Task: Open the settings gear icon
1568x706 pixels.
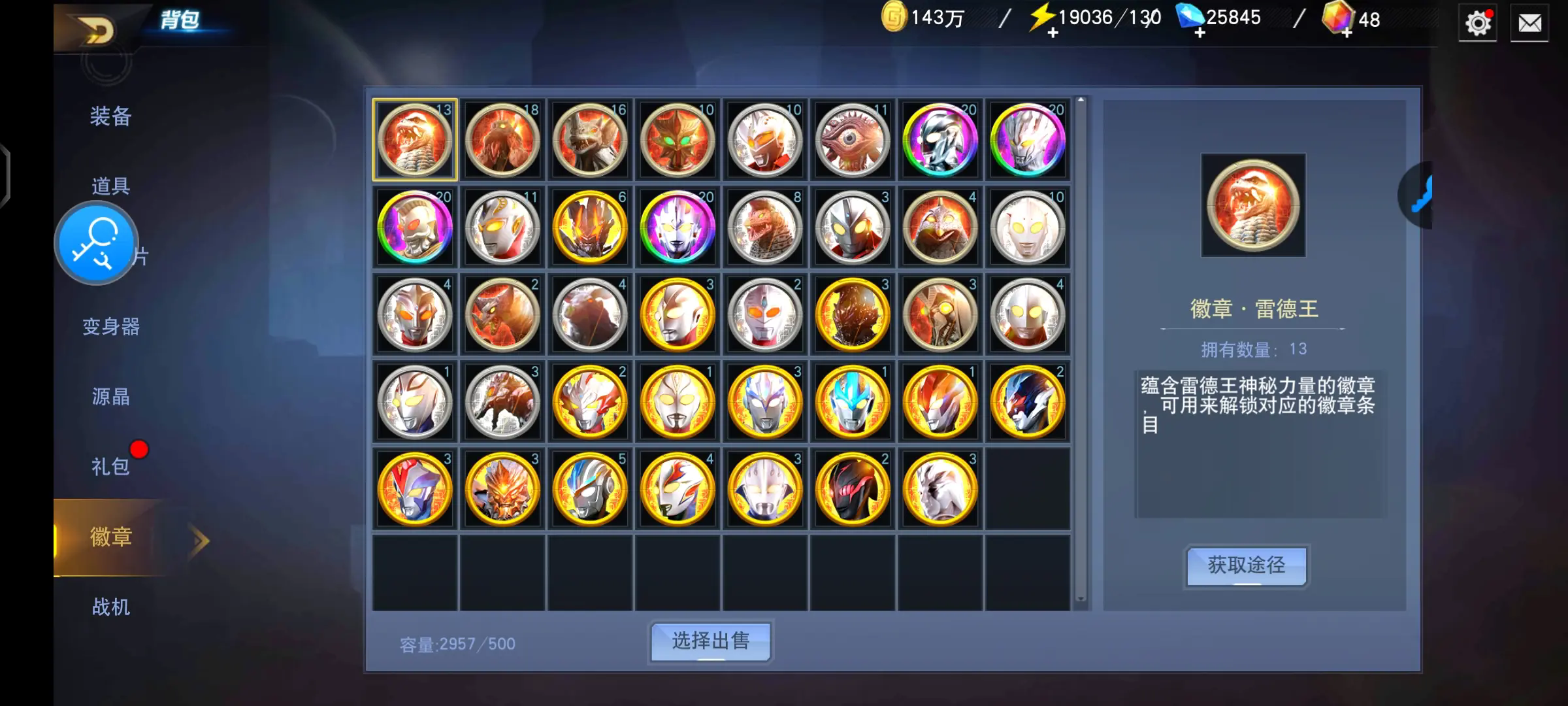Action: tap(1478, 22)
